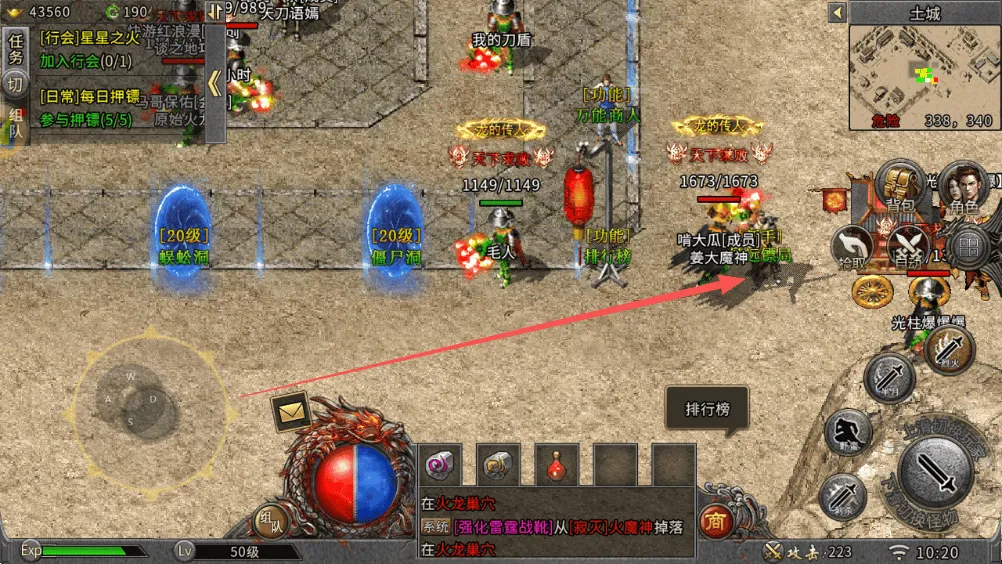Open the 角色 character sheet
Viewport: 1002px width, 564px height.
pos(964,188)
